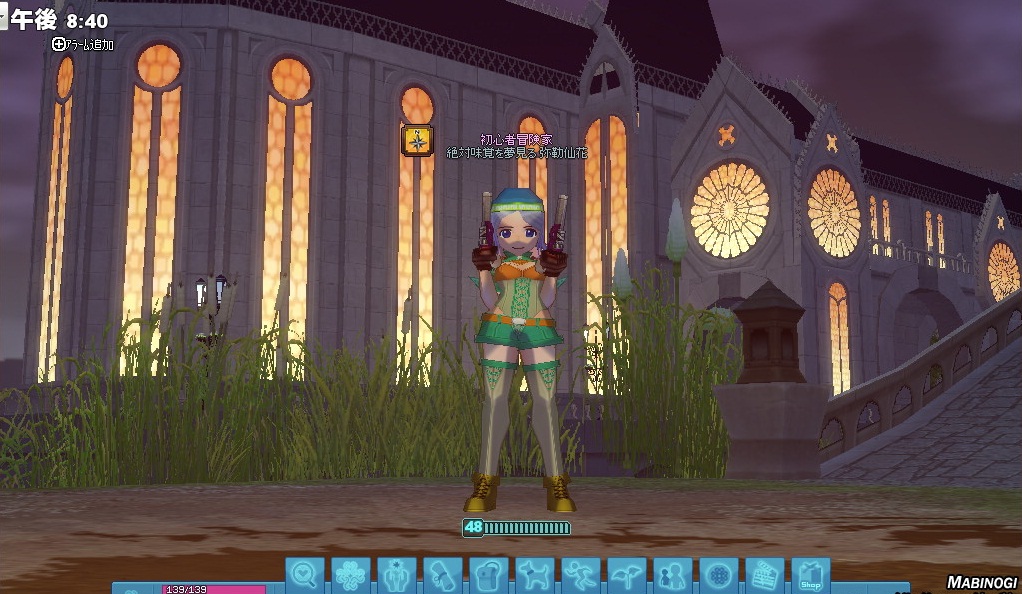
Task: Open the pet dog icon
Action: coord(535,575)
